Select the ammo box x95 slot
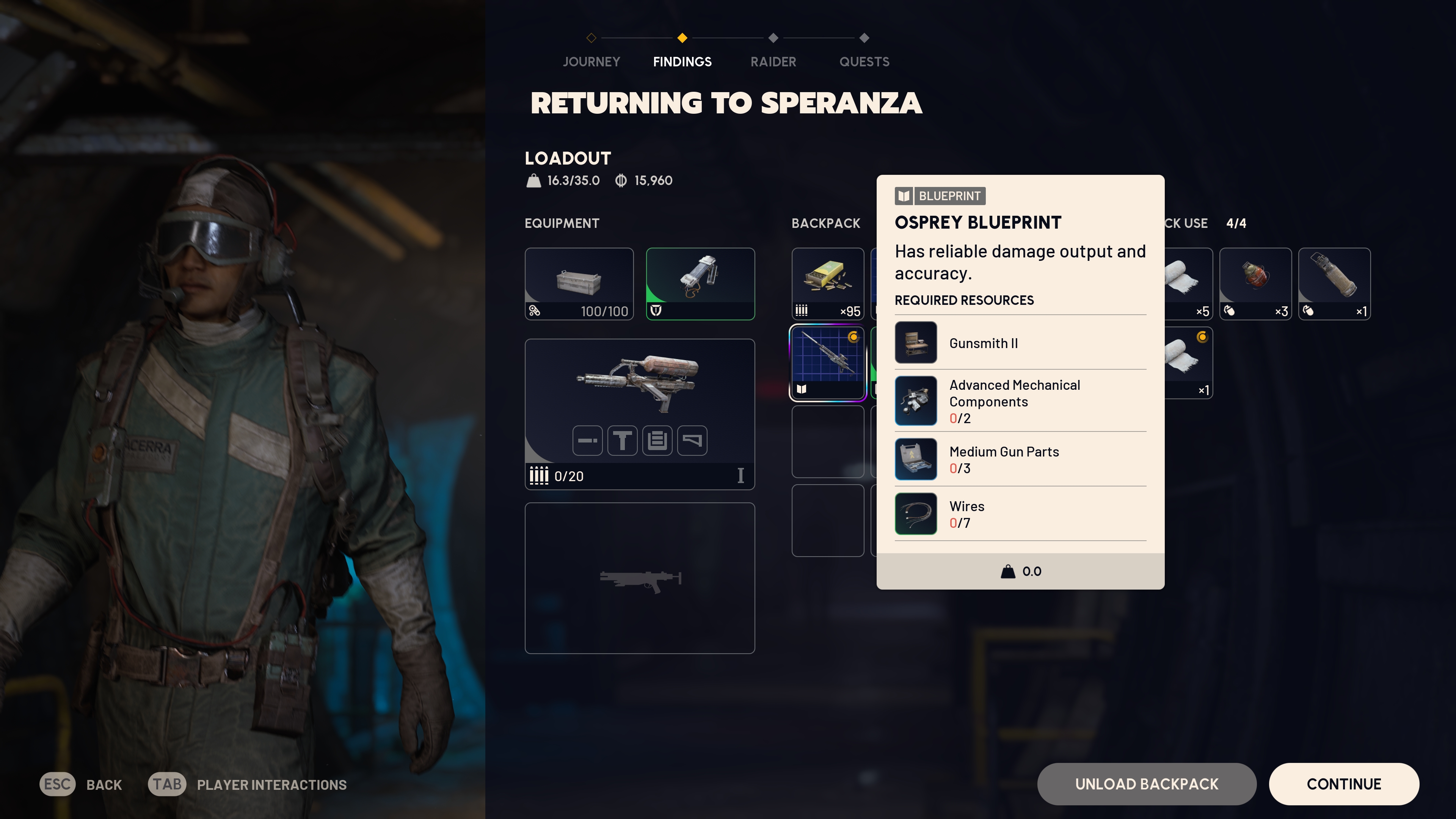1456x819 pixels. click(827, 284)
